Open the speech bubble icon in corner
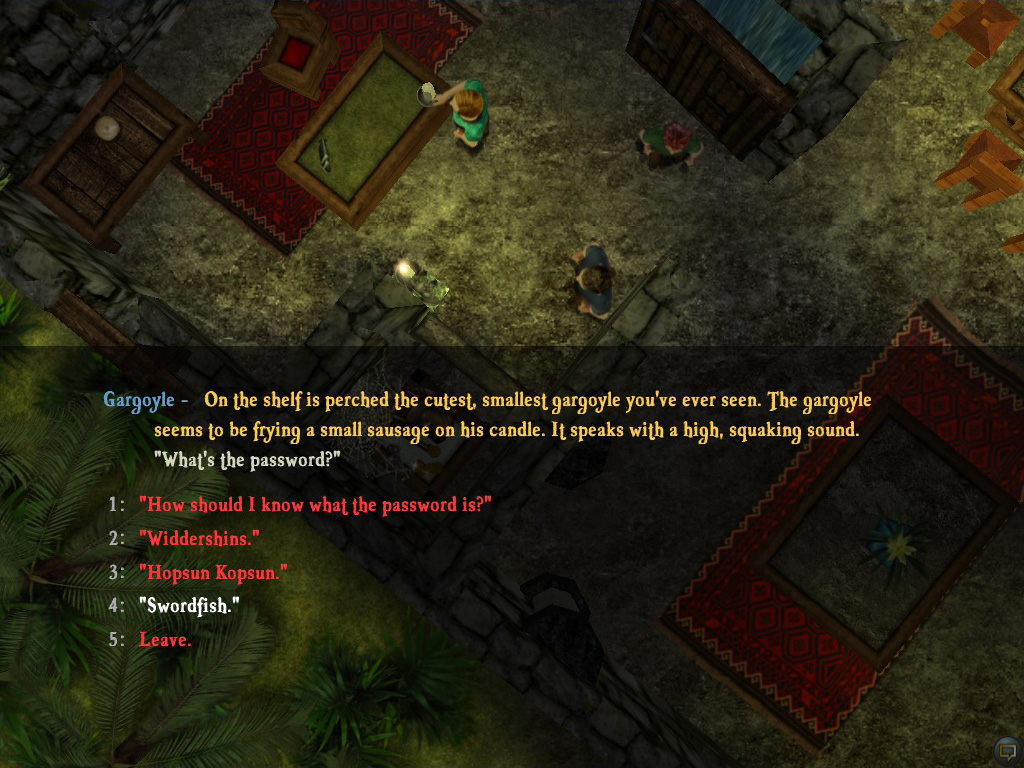The width and height of the screenshot is (1024, 768). [1006, 750]
